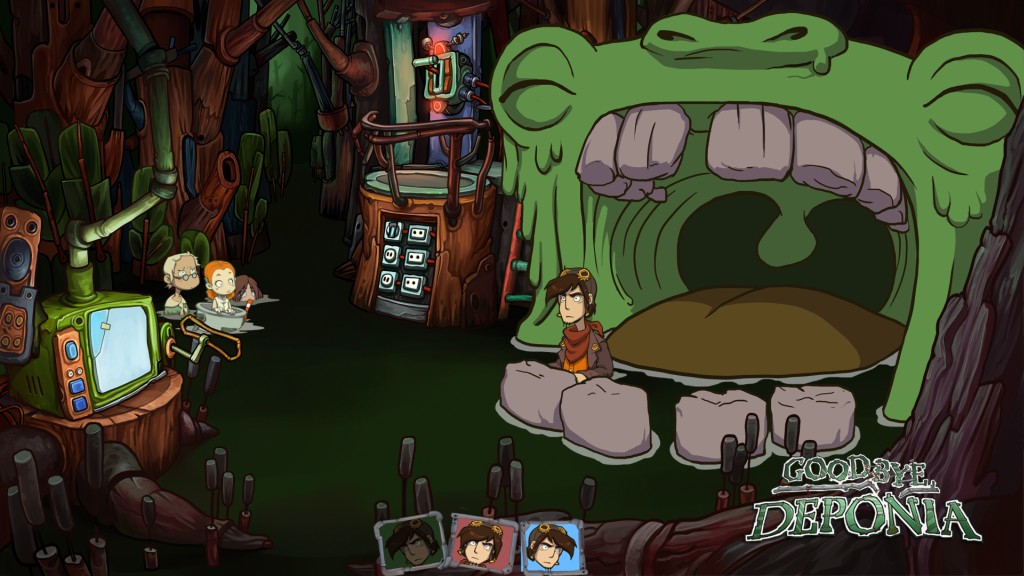This screenshot has height=576, width=1024.
Task: Select the green-background Rufus portrait
Action: click(x=409, y=543)
